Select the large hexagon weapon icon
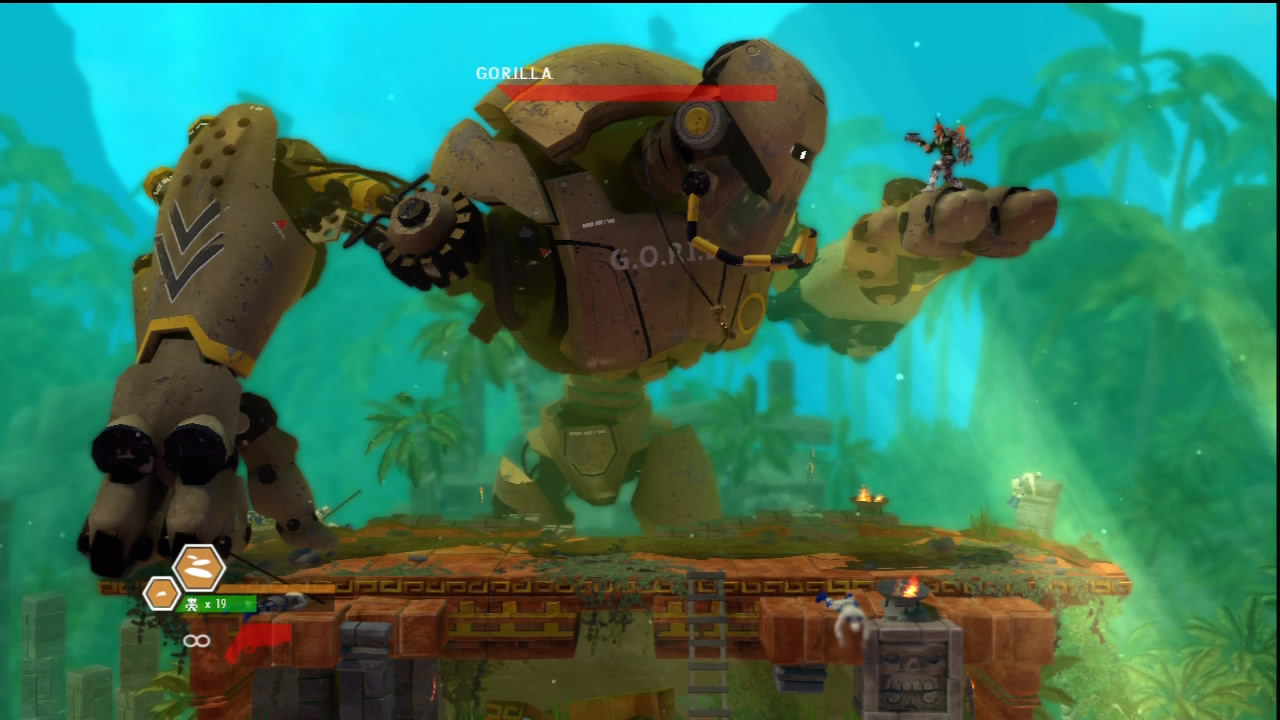Viewport: 1280px width, 720px height. tap(199, 568)
